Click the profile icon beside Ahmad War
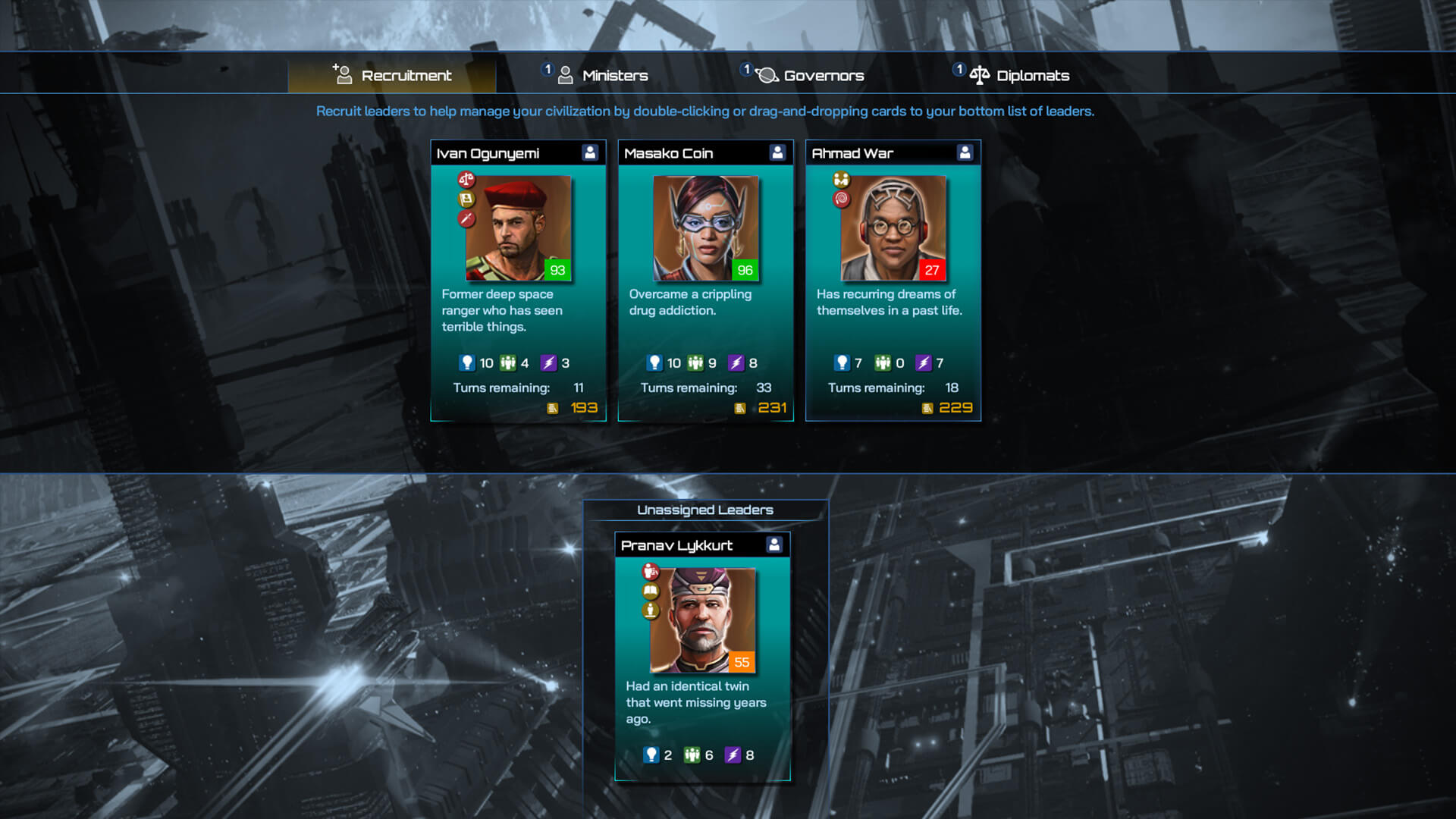The width and height of the screenshot is (1456, 819). 965,152
